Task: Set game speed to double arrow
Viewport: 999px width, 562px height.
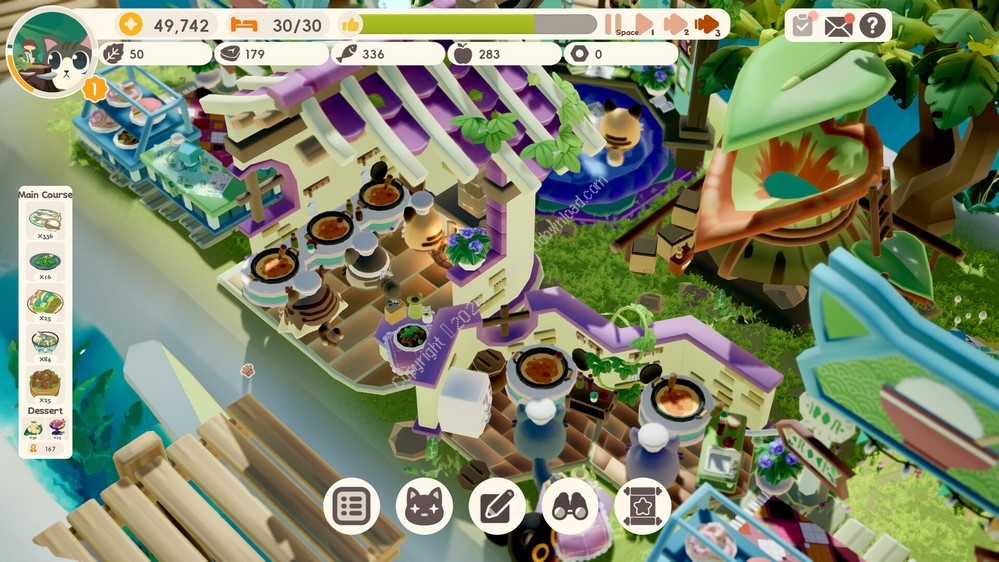Action: pyautogui.click(x=675, y=24)
